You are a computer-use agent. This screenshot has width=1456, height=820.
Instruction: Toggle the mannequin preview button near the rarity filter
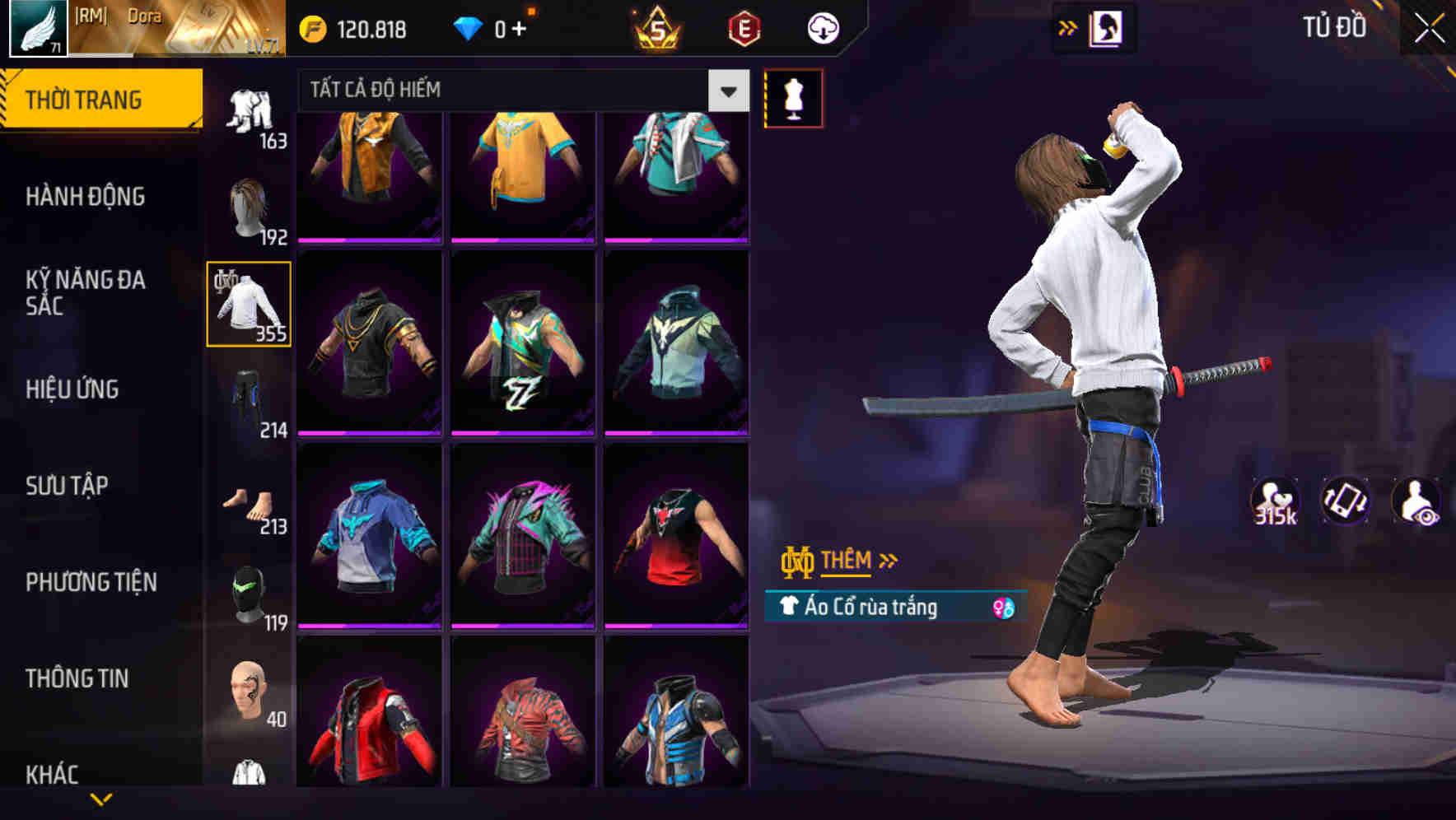[x=792, y=96]
